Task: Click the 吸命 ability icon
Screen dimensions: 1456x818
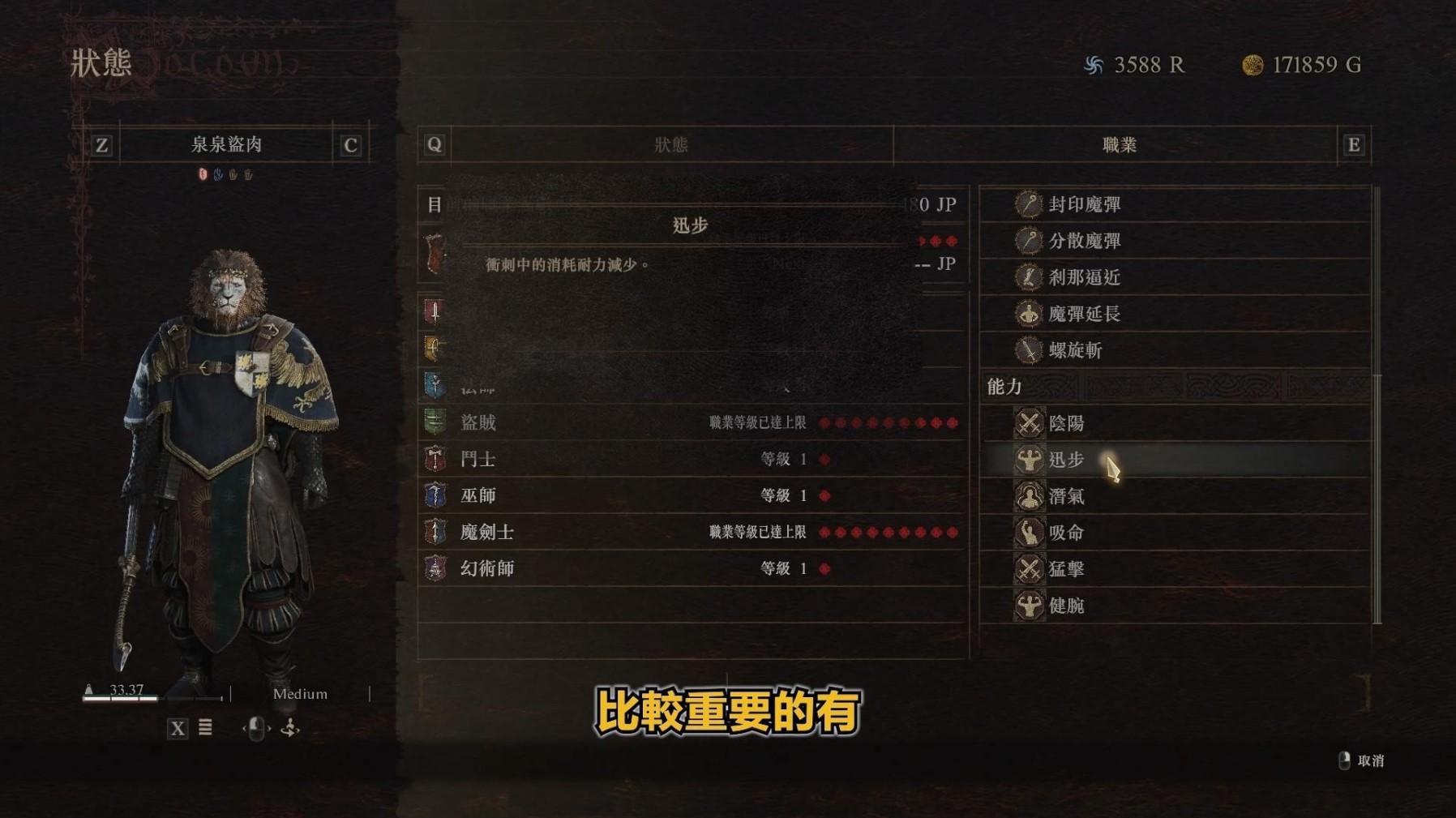Action: pyautogui.click(x=1028, y=533)
